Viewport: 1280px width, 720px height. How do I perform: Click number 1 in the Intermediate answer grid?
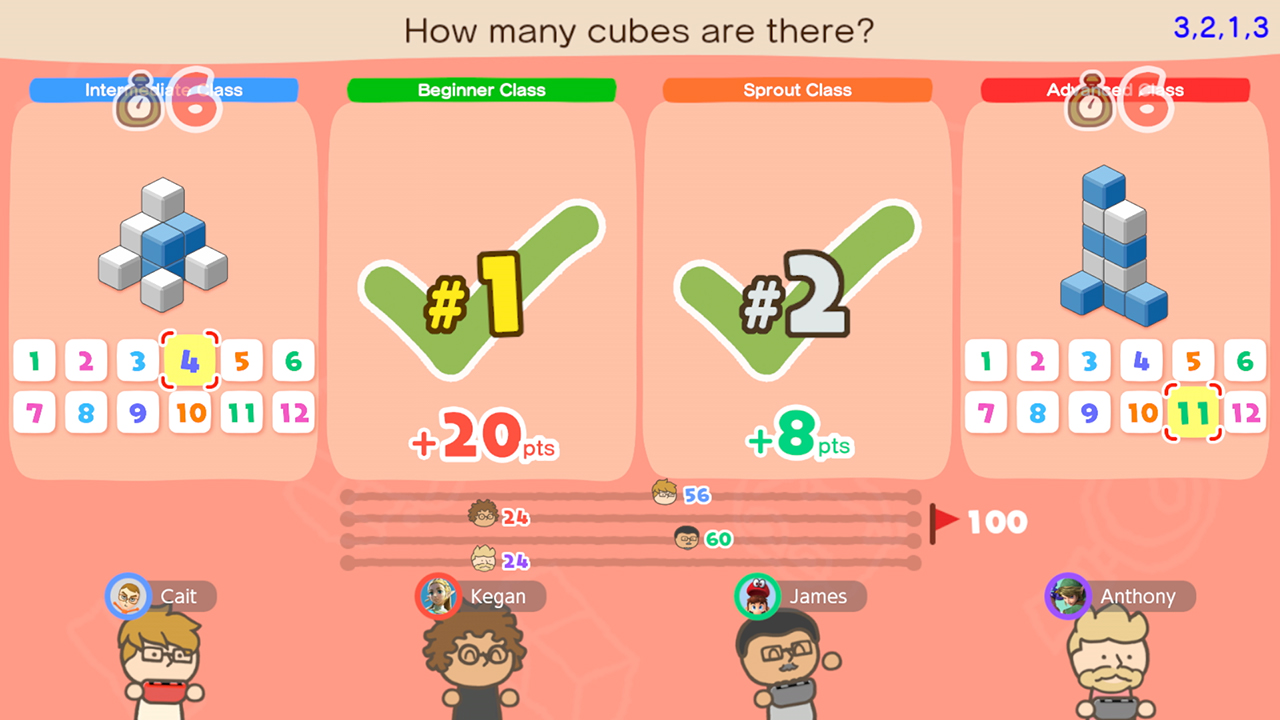pos(34,361)
